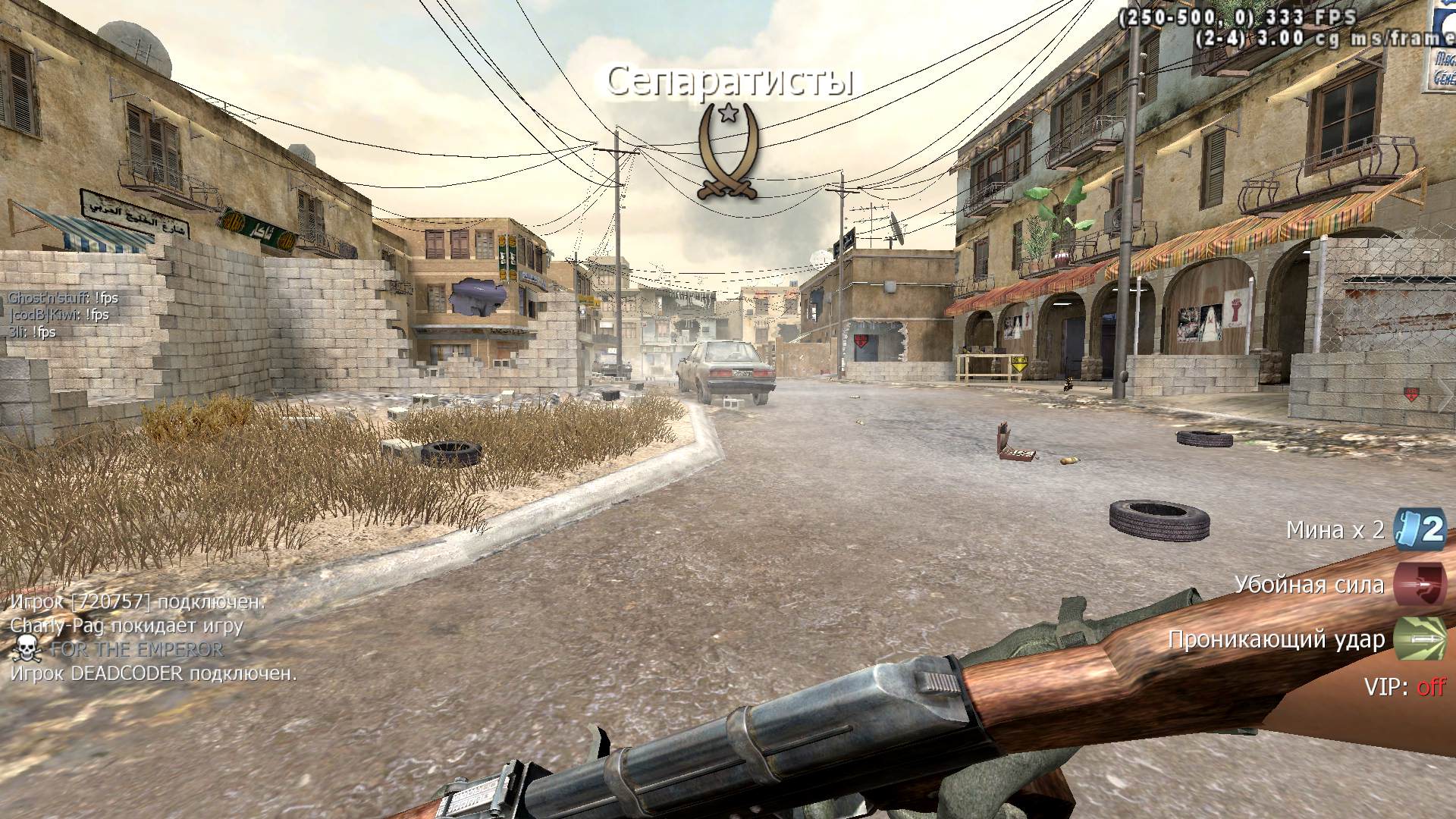This screenshot has height=819, width=1456.
Task: Choose the Проникающий удар perk icon
Action: (x=1420, y=639)
